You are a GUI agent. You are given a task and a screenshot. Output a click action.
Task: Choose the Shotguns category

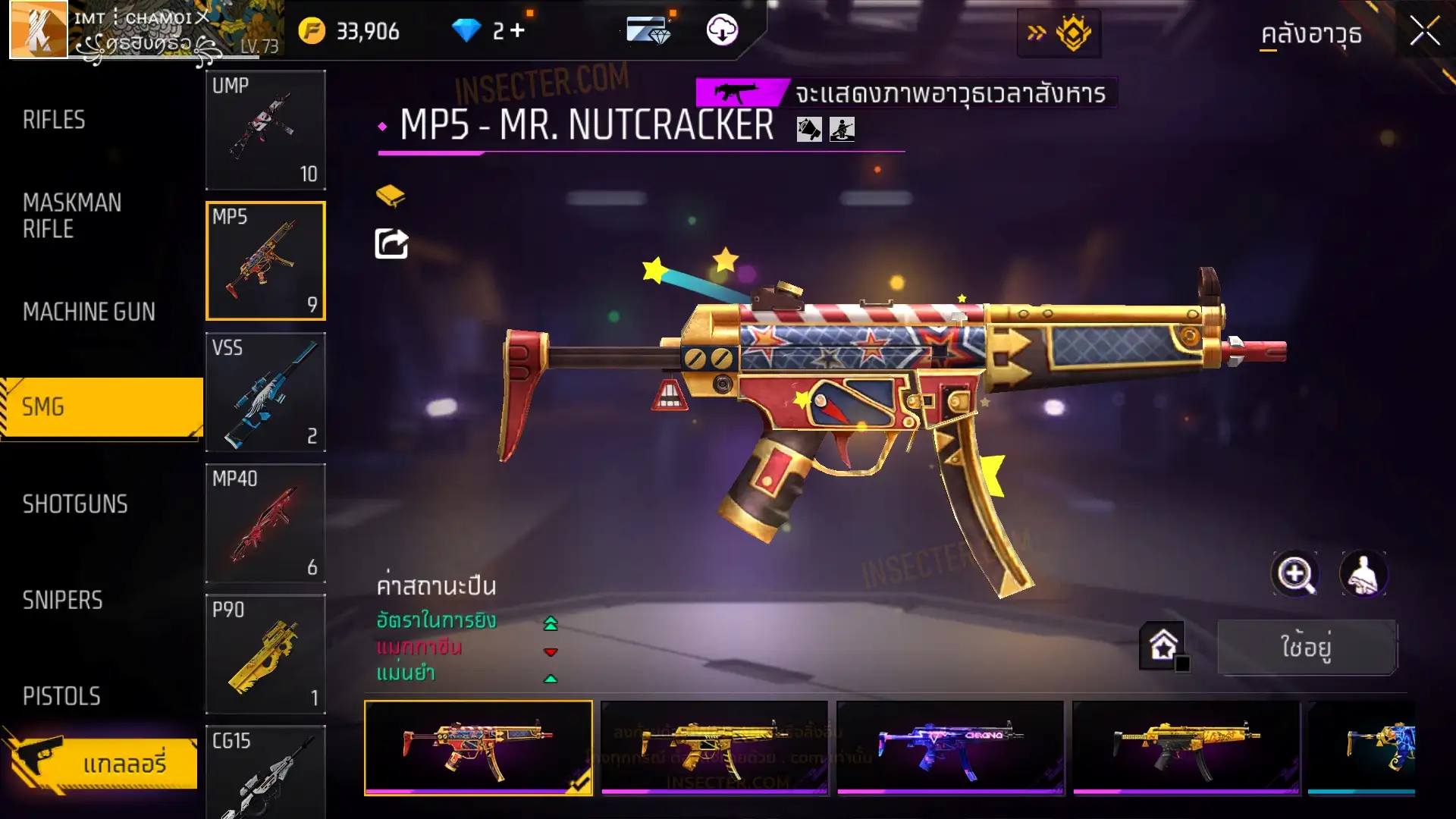pos(75,504)
